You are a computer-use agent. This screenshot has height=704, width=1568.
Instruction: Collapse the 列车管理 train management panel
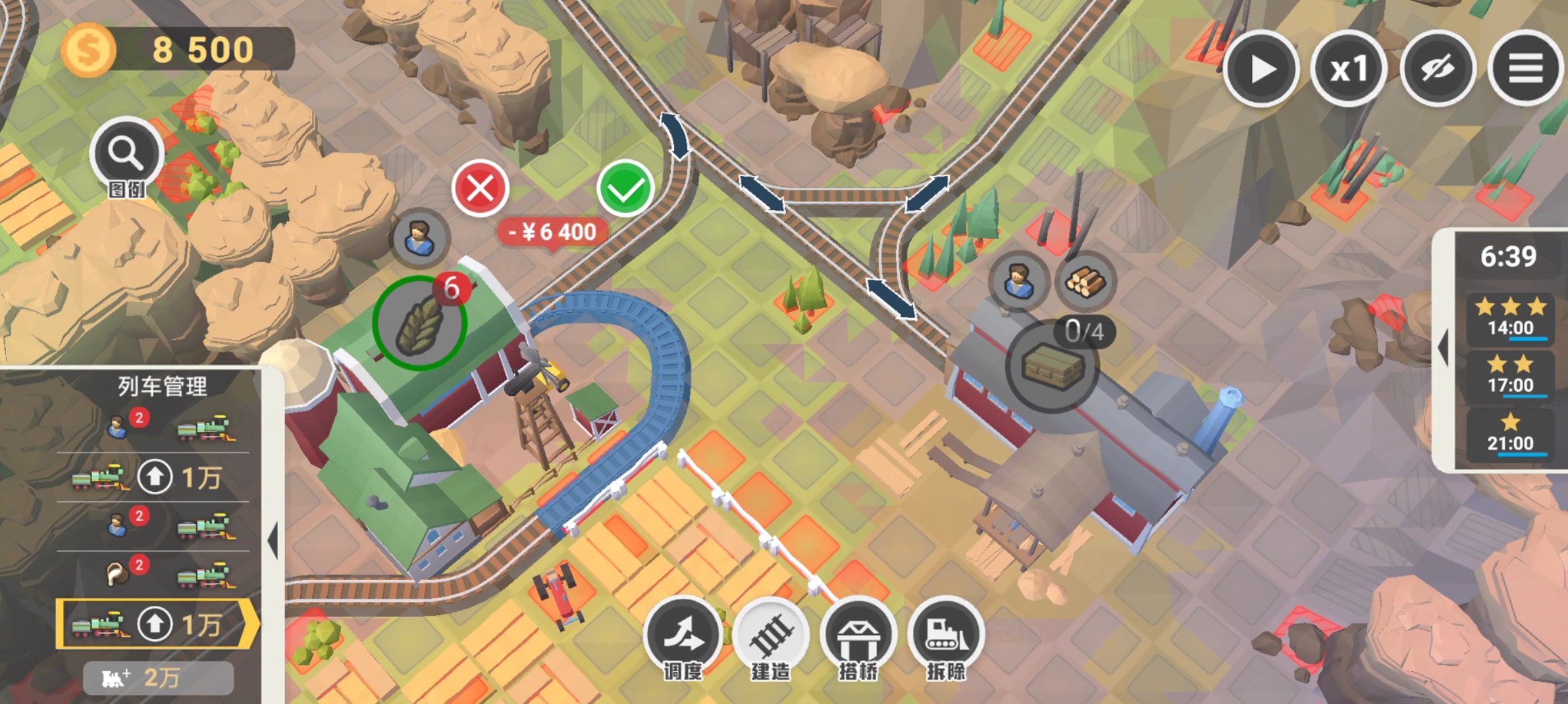coord(273,540)
